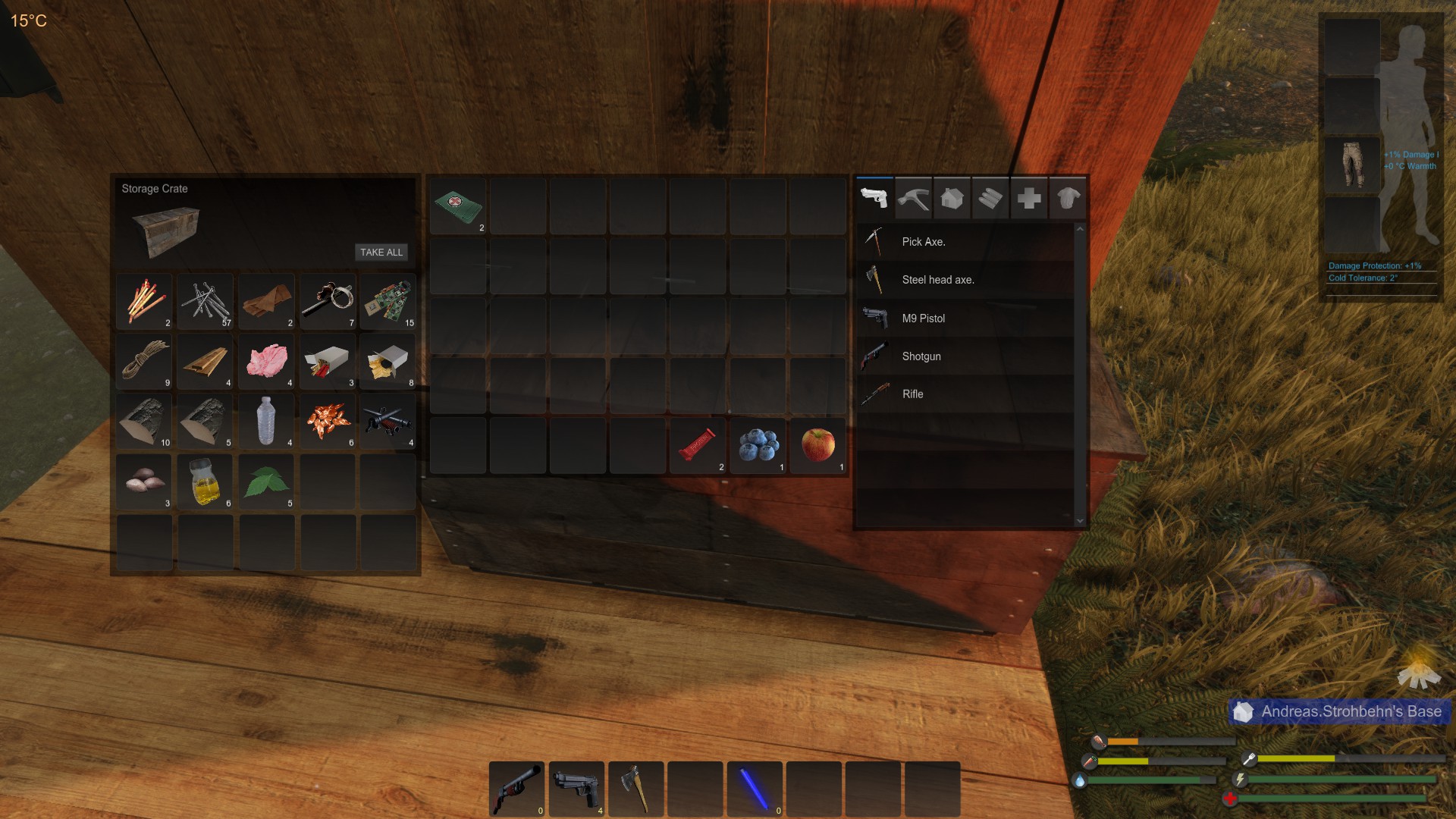
Task: Equip the axe in the hotbar
Action: click(636, 789)
